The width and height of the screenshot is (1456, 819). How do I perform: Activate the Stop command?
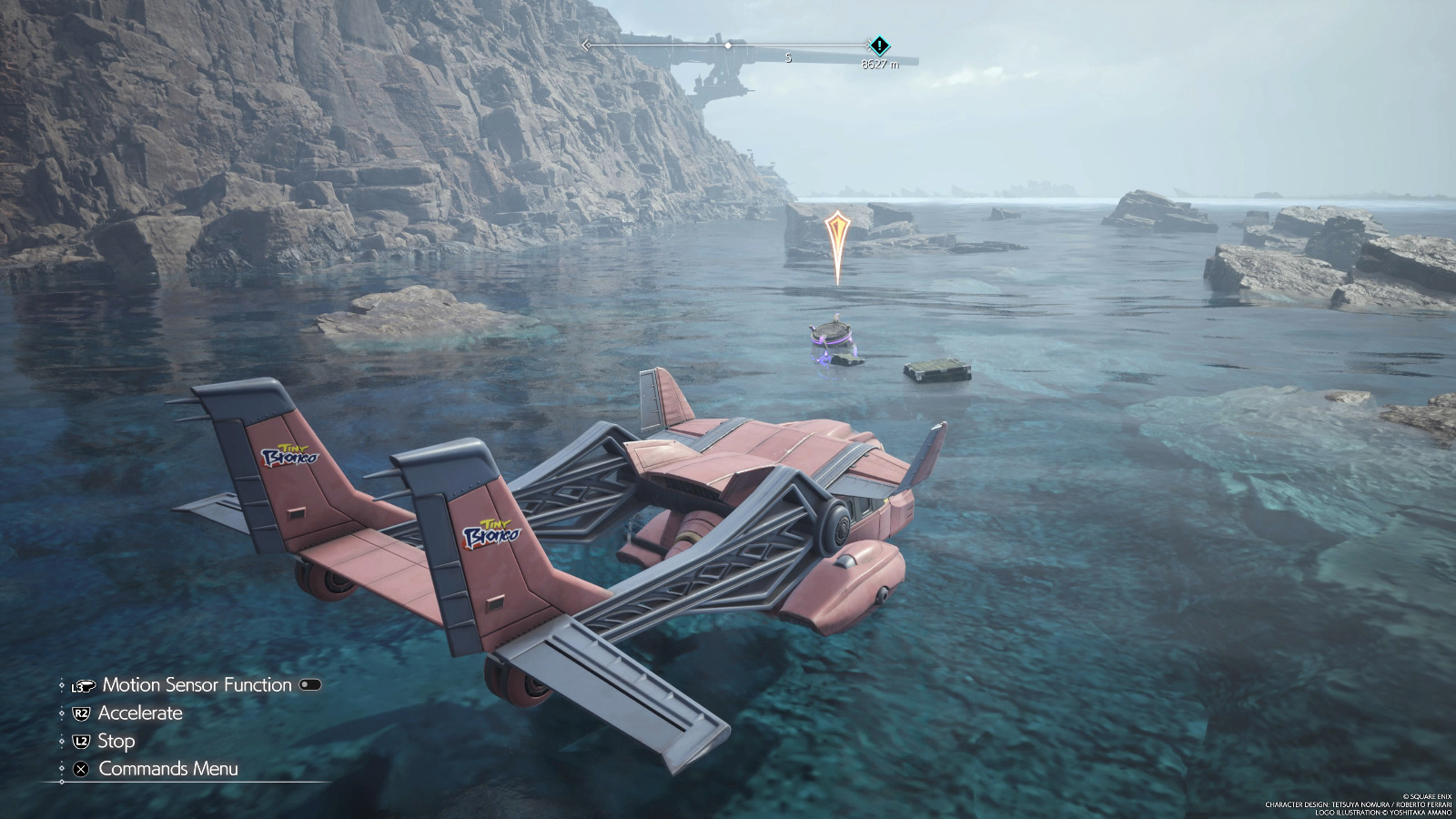116,742
